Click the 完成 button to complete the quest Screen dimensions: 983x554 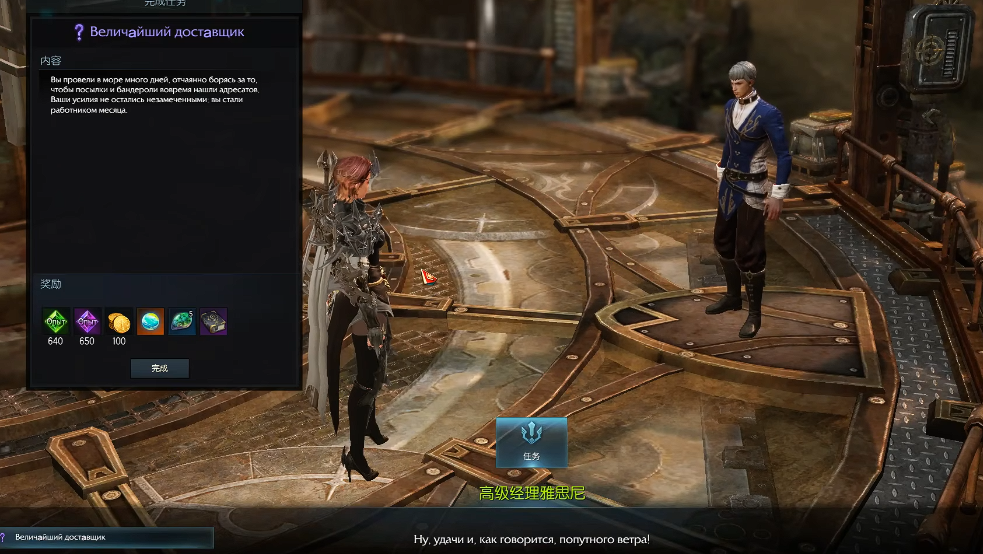160,368
